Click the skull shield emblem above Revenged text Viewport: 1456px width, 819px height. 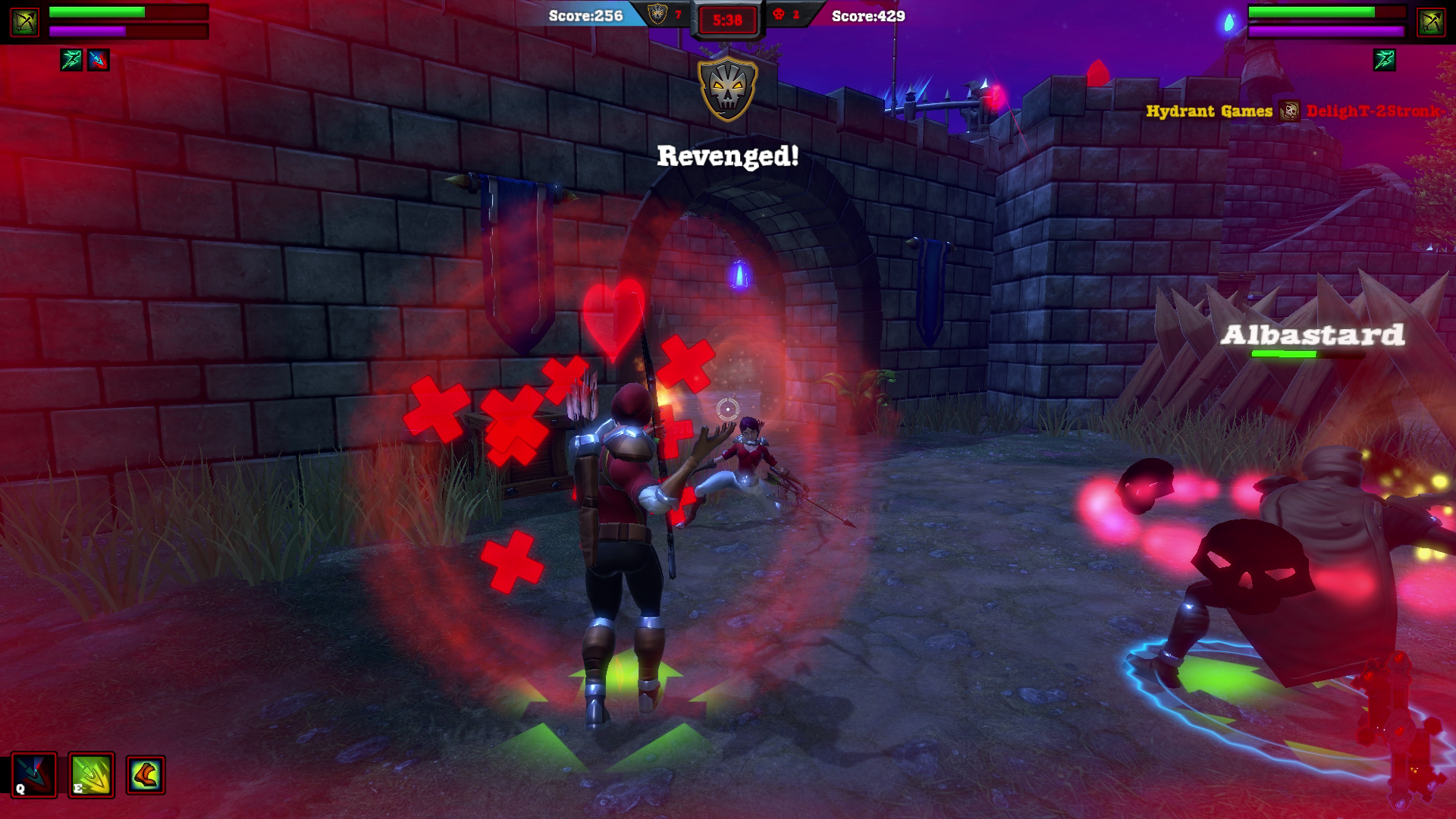[x=729, y=88]
